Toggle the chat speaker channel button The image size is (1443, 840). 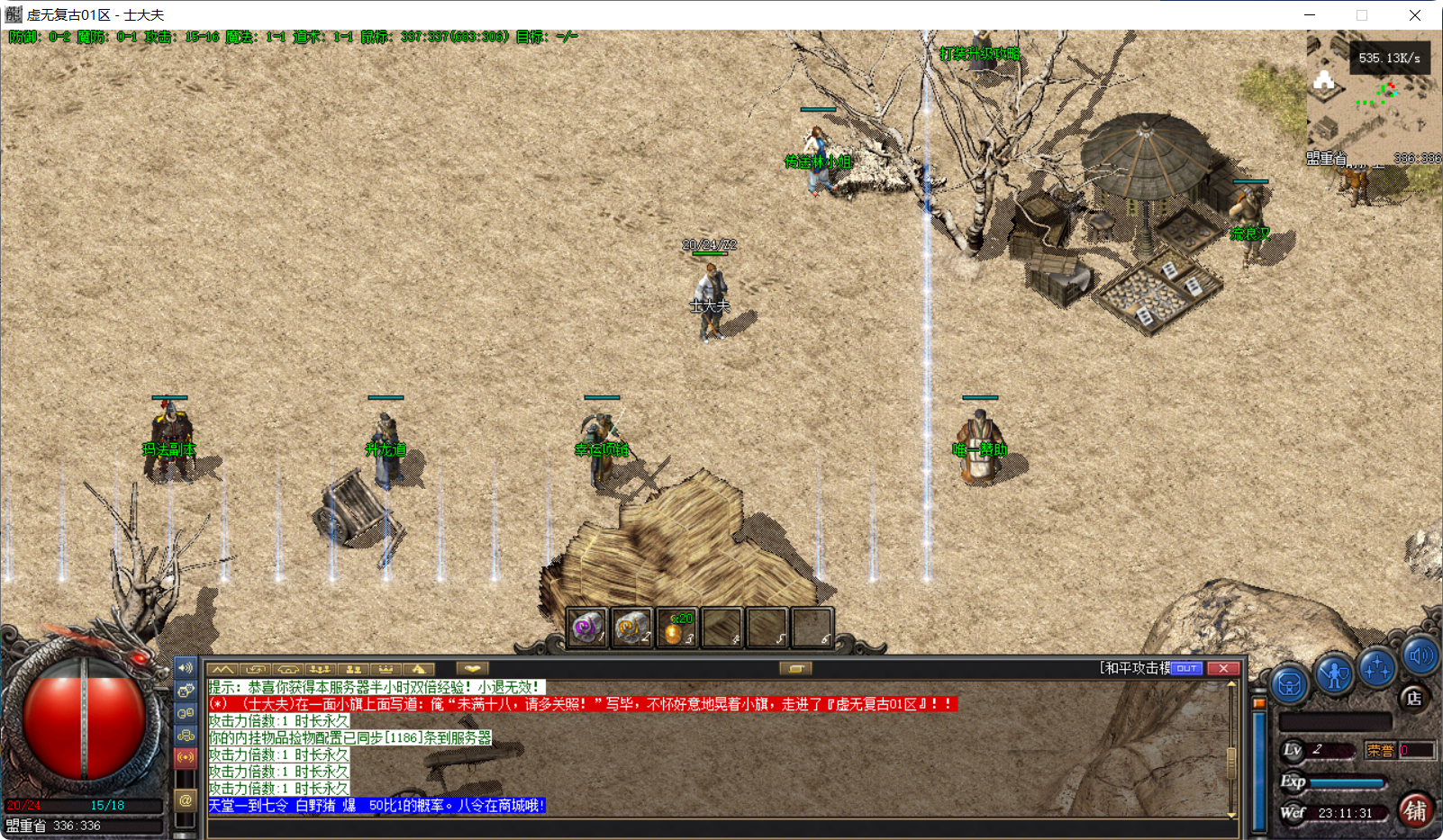pyautogui.click(x=186, y=668)
